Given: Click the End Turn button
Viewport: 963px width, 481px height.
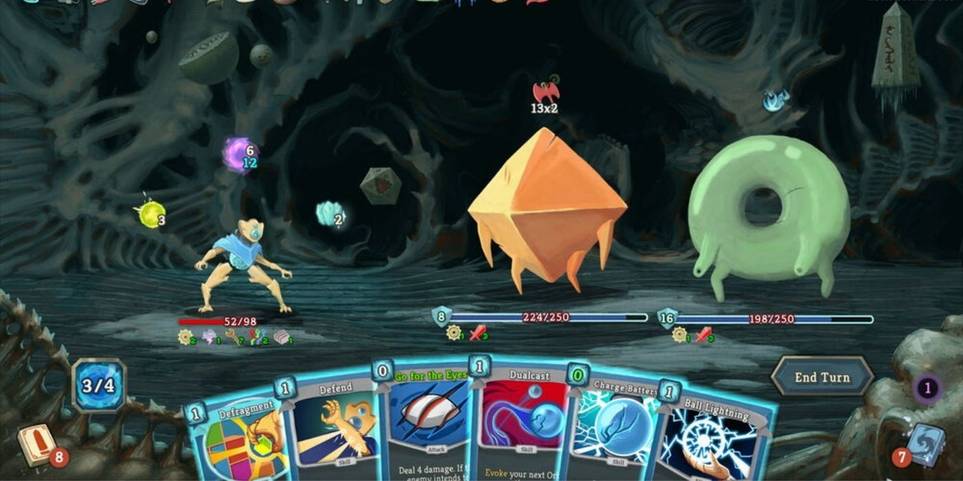Looking at the screenshot, I should (821, 377).
